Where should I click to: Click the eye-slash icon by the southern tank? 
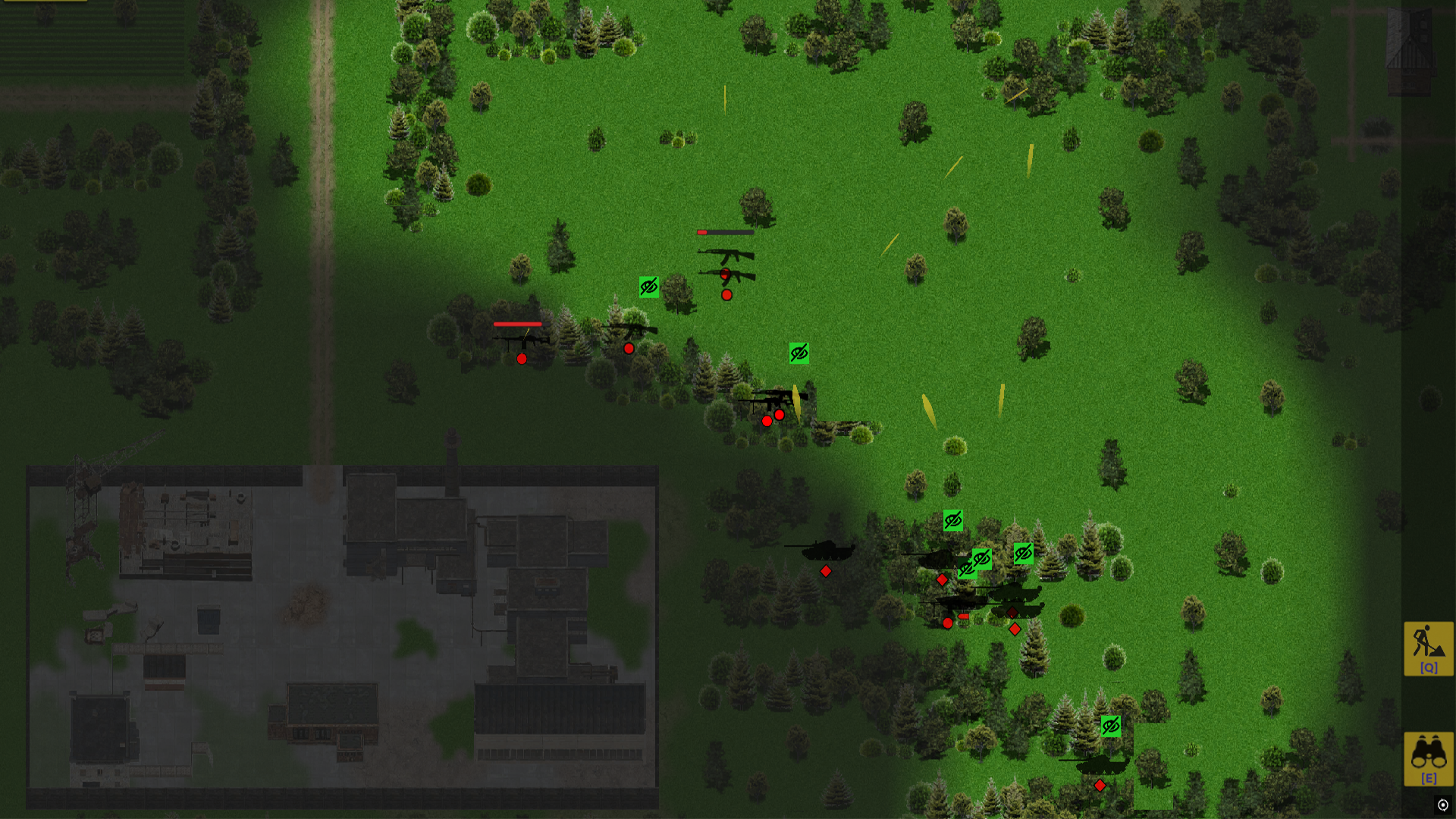pos(1110,726)
